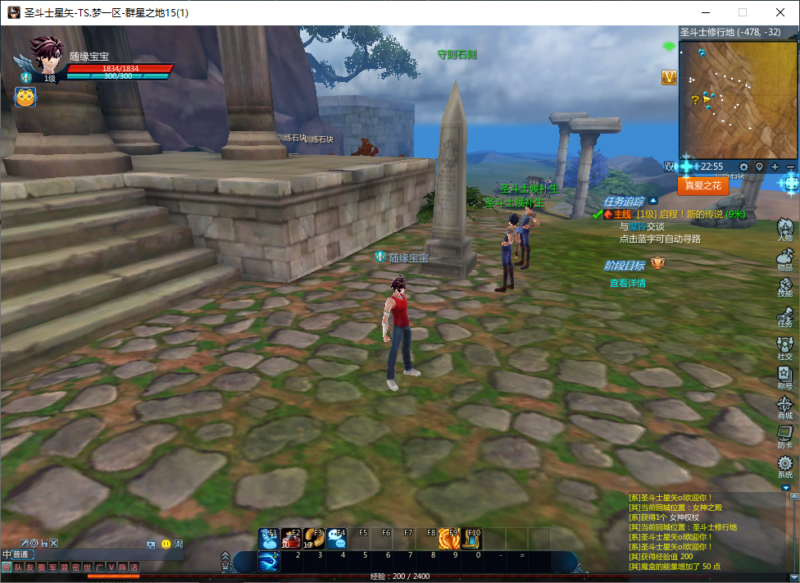800x583 pixels.
Task: Click the 查看详情 view details link
Action: [627, 283]
